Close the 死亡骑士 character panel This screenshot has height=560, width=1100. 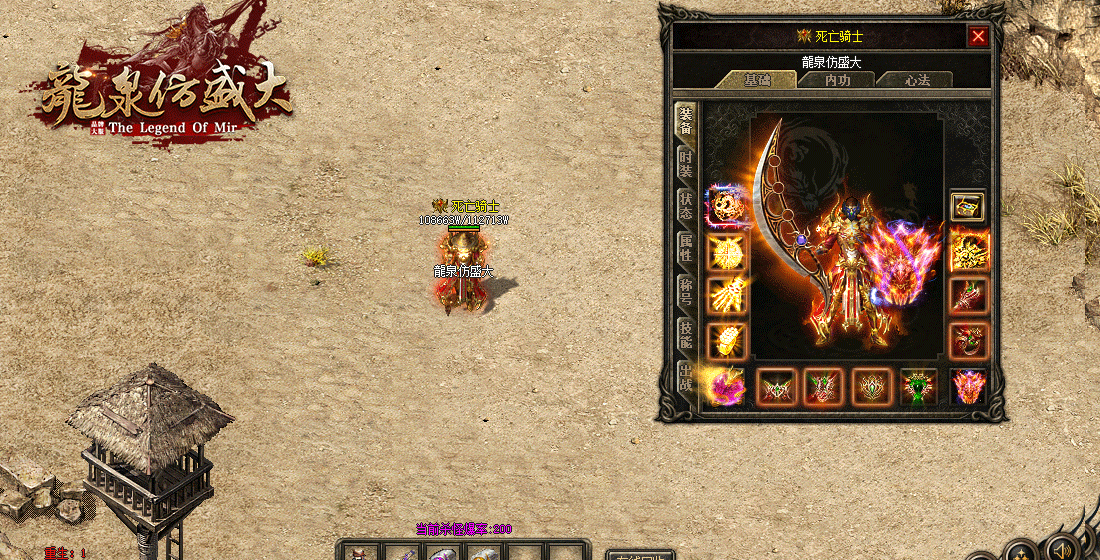pyautogui.click(x=978, y=37)
